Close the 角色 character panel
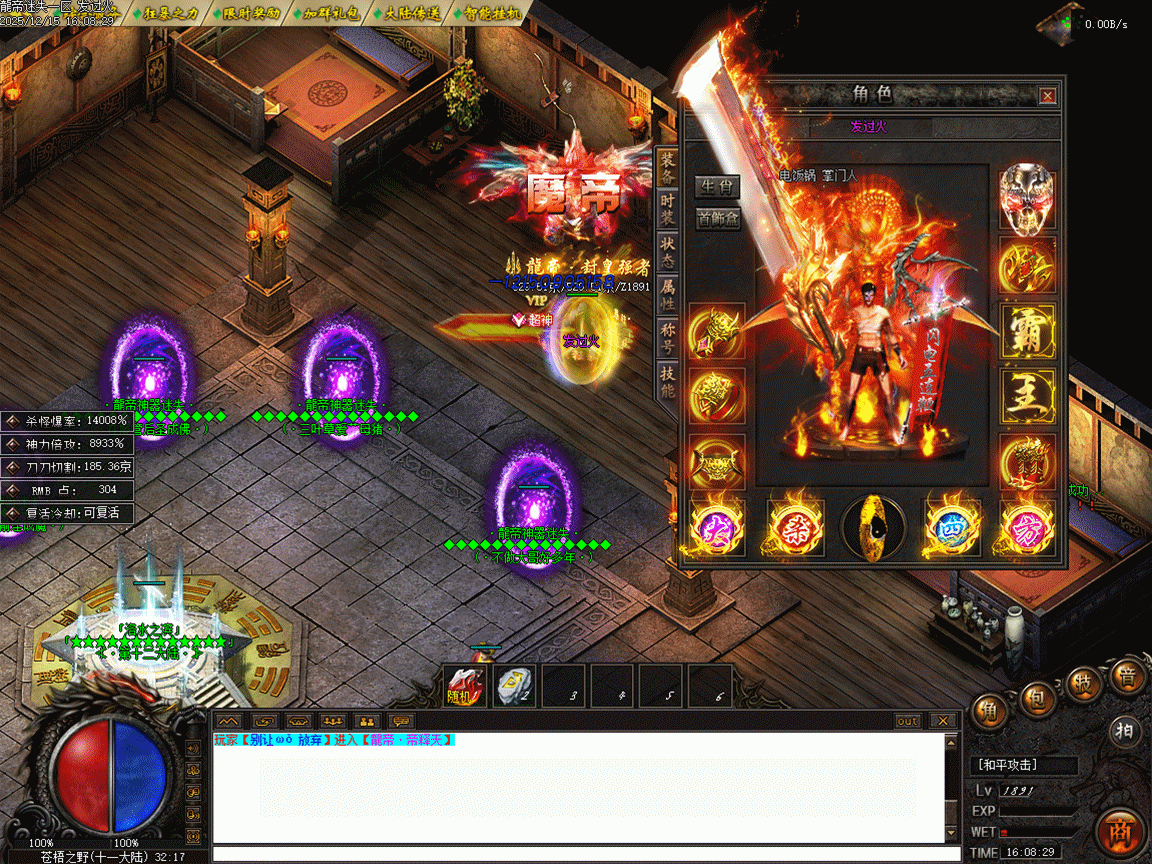This screenshot has height=864, width=1152. (1047, 96)
